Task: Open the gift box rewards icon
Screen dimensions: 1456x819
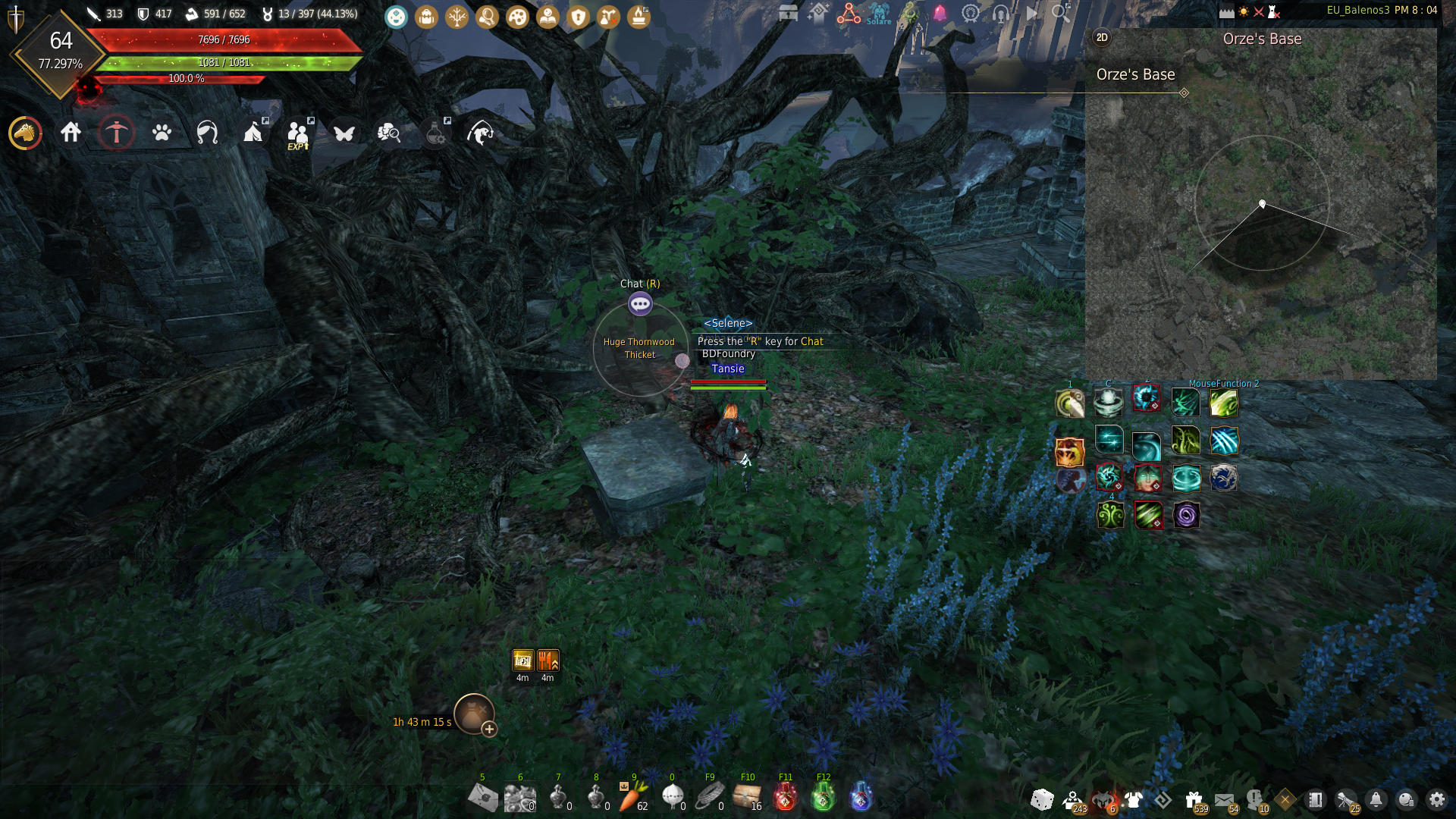Action: point(1194,799)
